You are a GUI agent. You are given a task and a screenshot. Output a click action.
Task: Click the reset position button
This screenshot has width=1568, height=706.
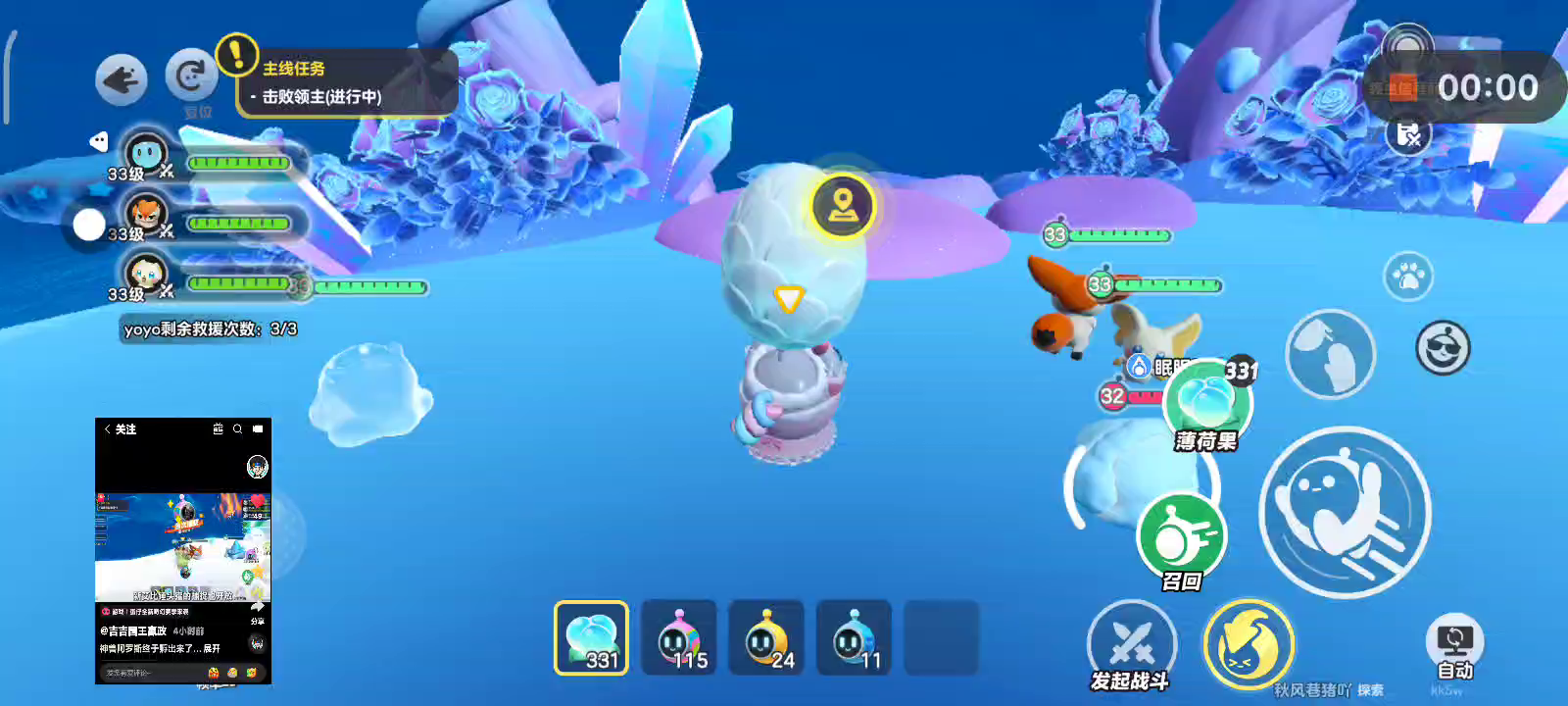coord(191,76)
